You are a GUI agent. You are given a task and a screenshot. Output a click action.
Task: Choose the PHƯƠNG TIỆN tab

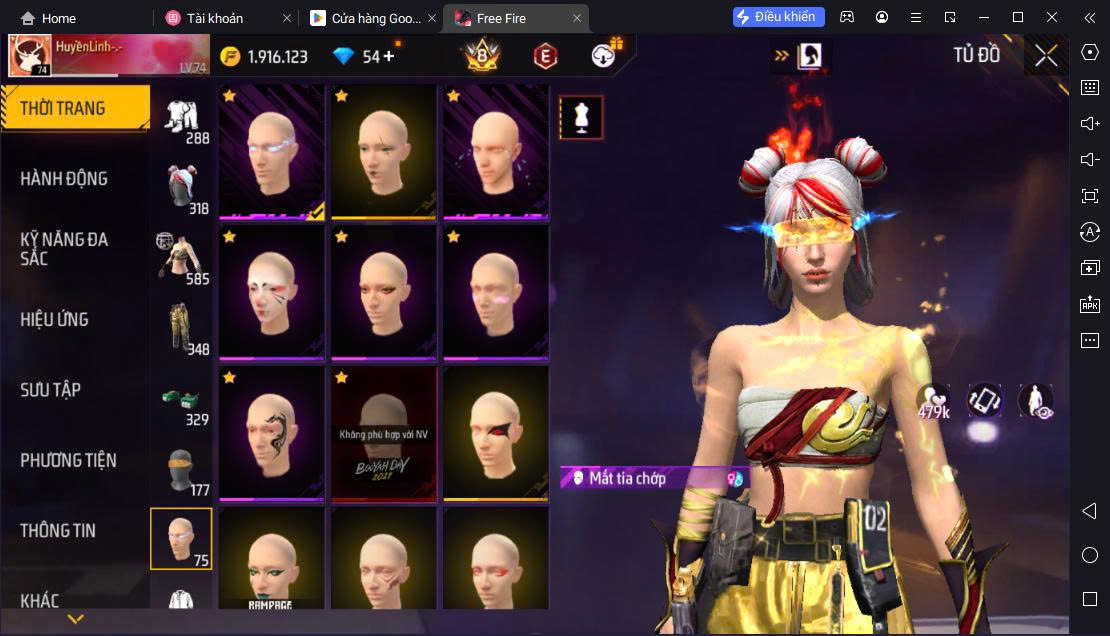(x=68, y=461)
